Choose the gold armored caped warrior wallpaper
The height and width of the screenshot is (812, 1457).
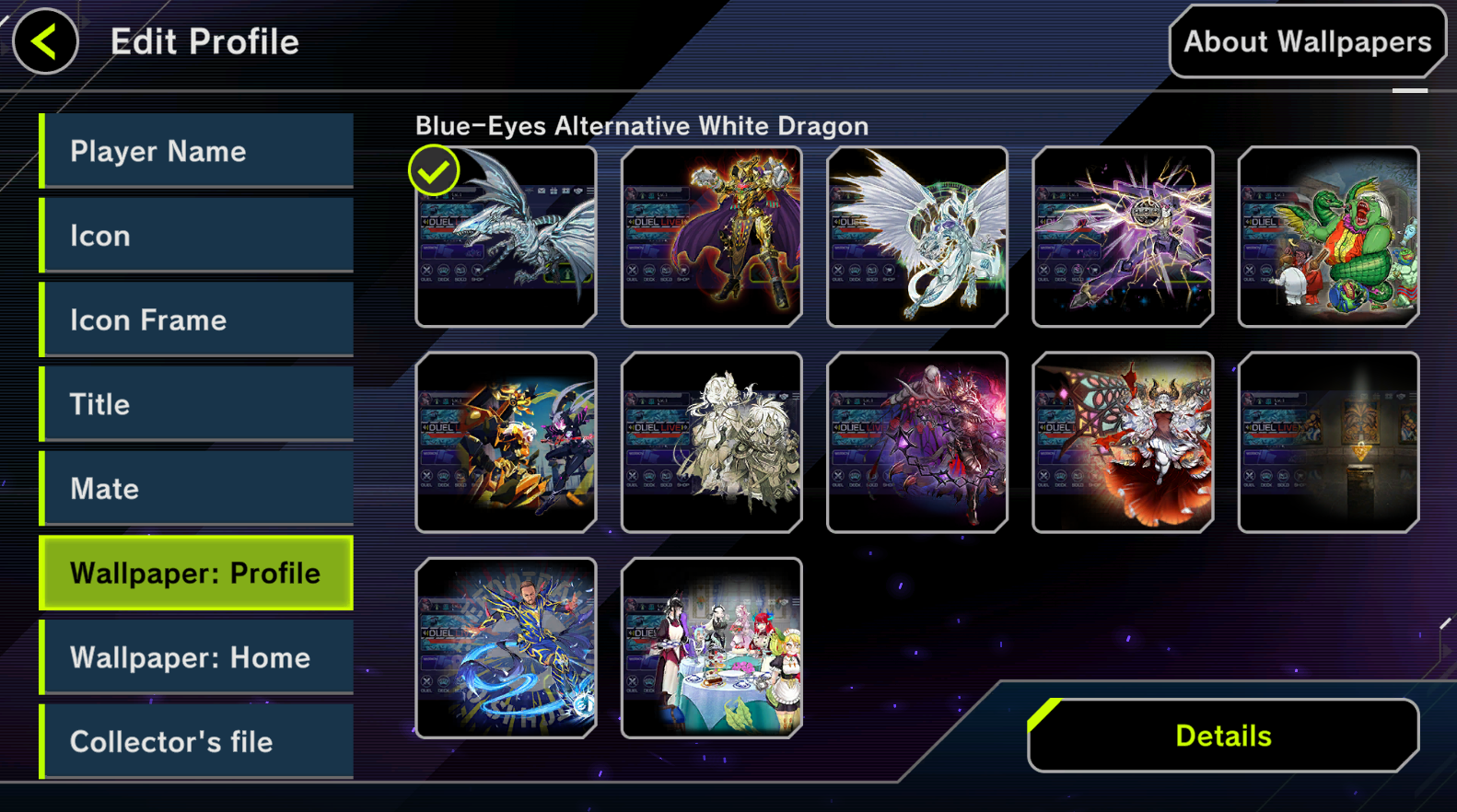click(711, 237)
